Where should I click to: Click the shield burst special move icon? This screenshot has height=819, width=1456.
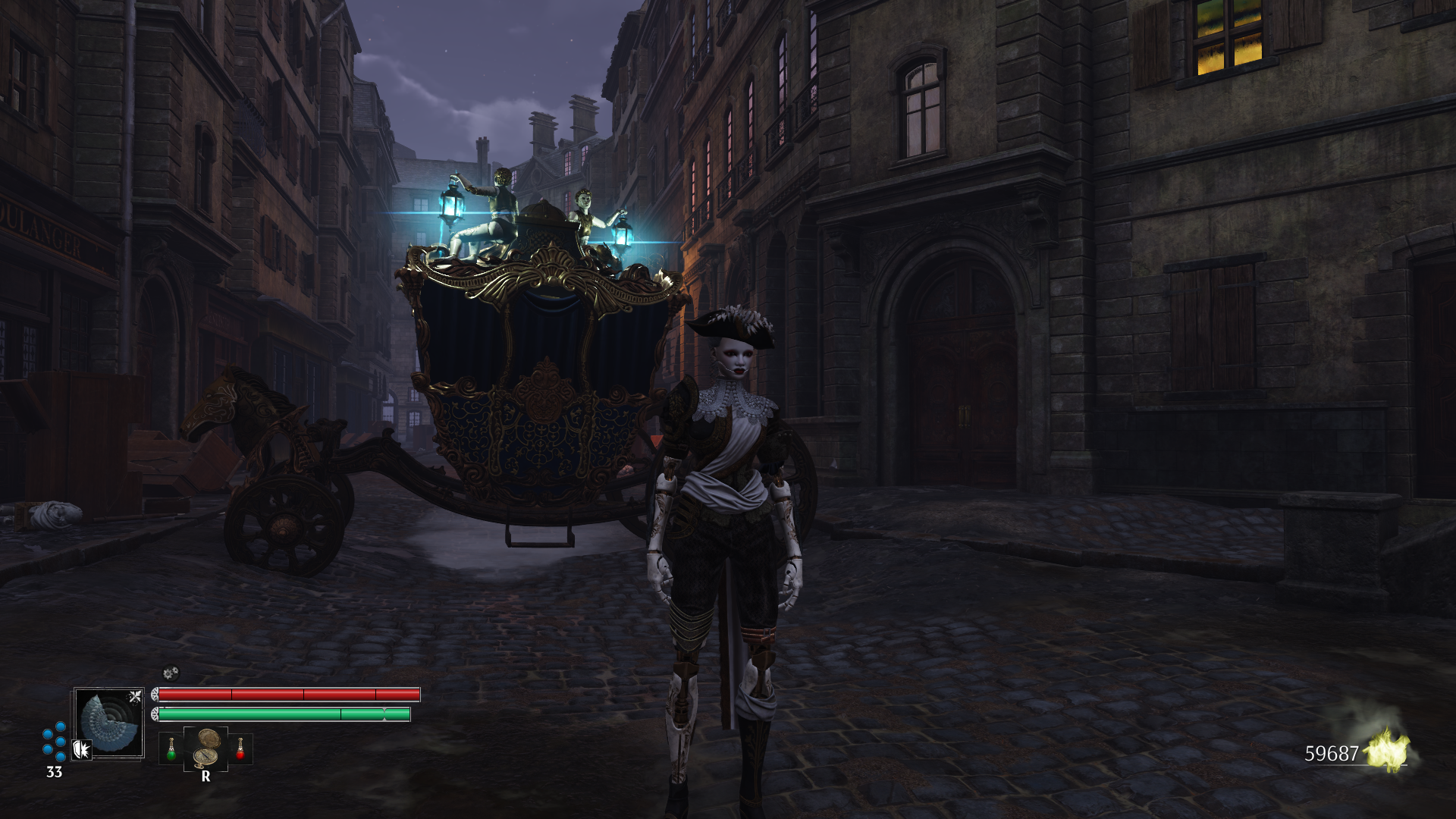[x=82, y=750]
